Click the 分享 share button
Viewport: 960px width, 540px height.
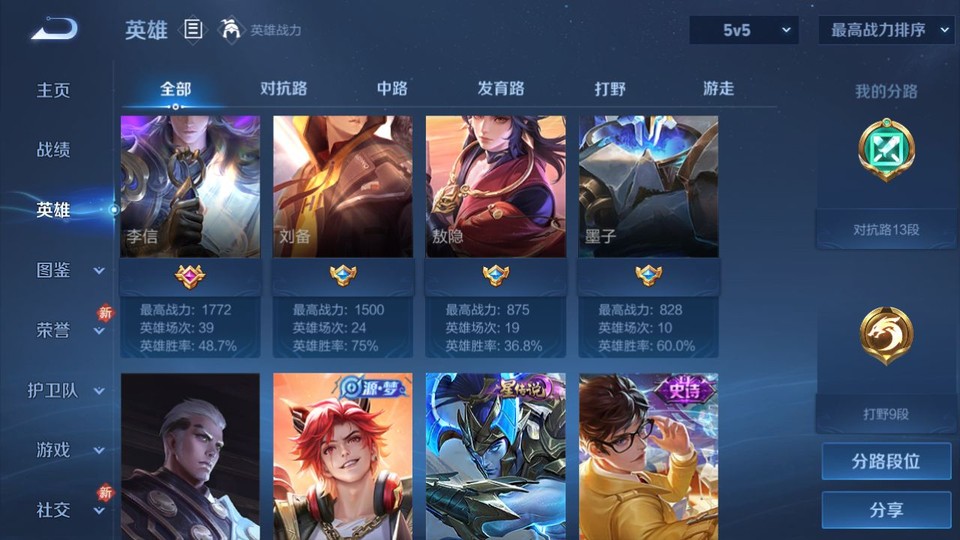pos(886,510)
